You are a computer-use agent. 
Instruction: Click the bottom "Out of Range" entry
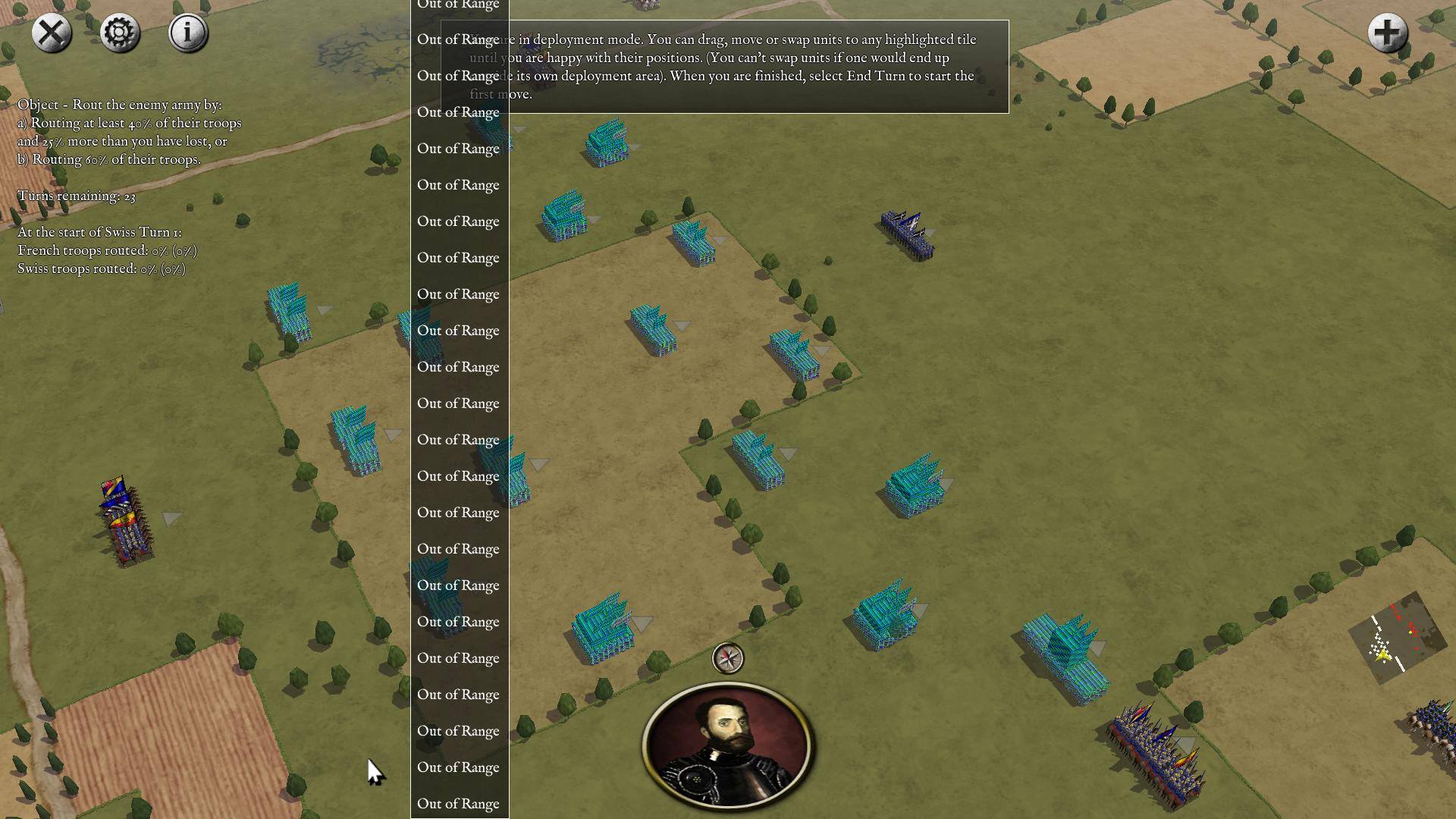pos(458,804)
